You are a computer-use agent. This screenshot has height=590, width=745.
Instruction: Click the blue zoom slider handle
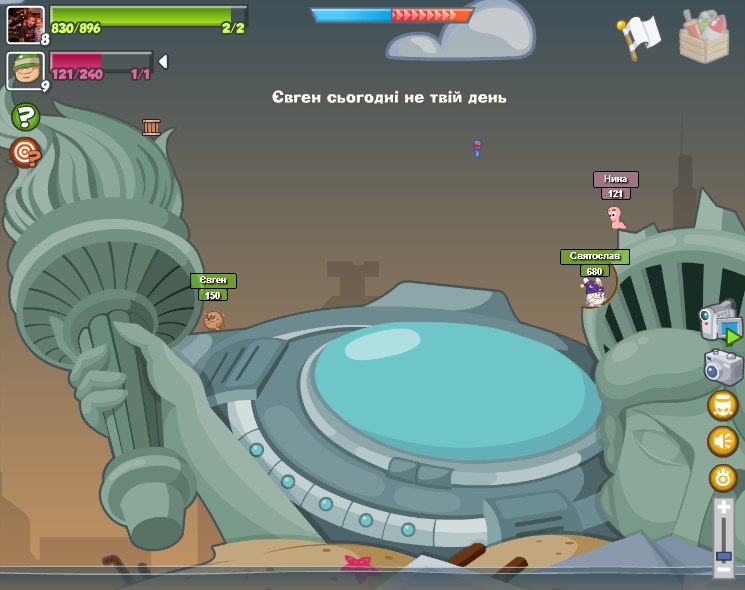point(723,554)
